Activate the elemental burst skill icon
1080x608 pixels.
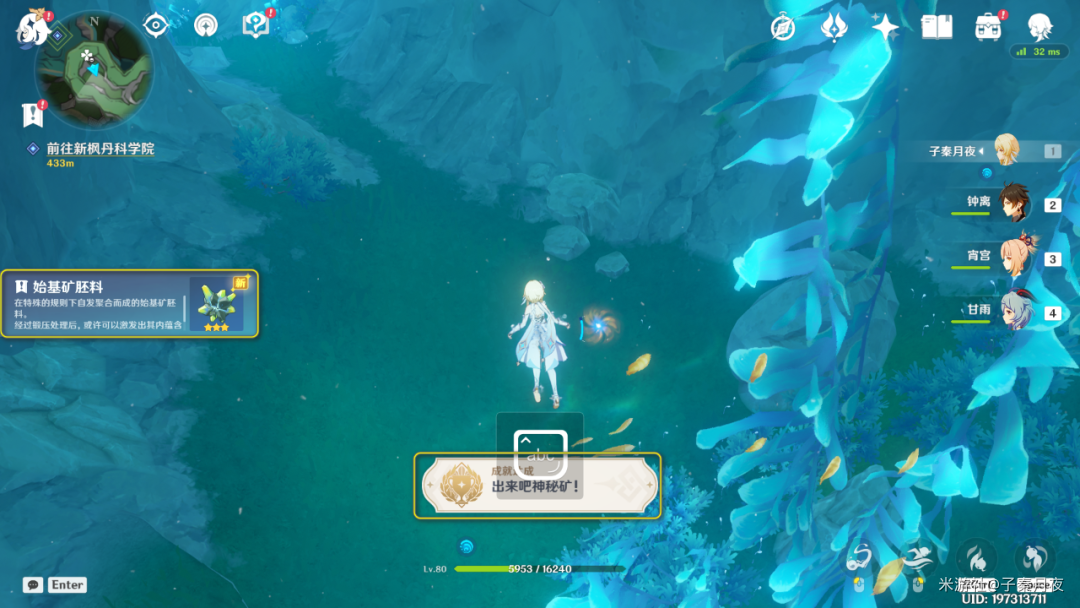pyautogui.click(x=1035, y=560)
